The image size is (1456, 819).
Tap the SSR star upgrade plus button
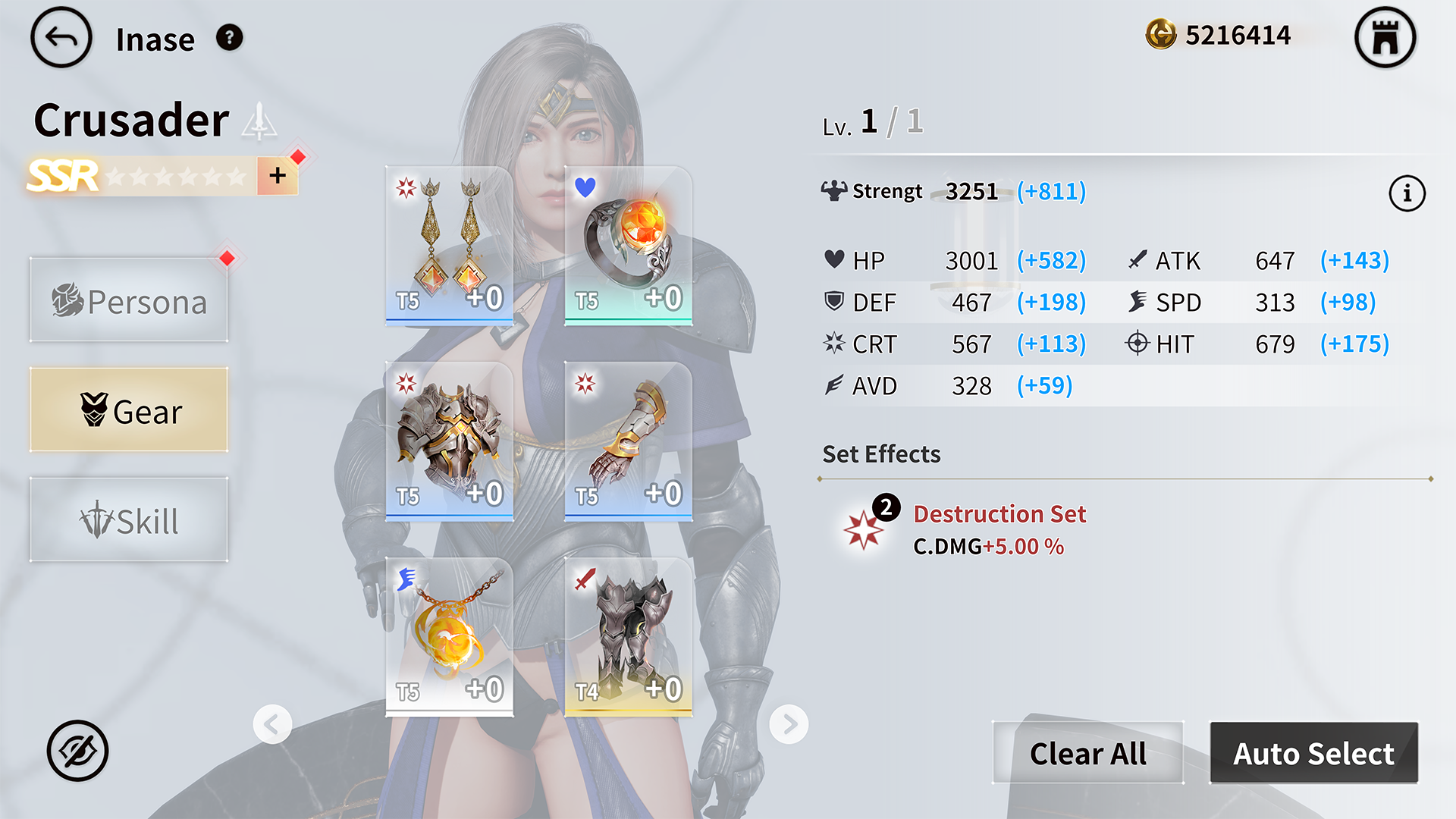278,176
